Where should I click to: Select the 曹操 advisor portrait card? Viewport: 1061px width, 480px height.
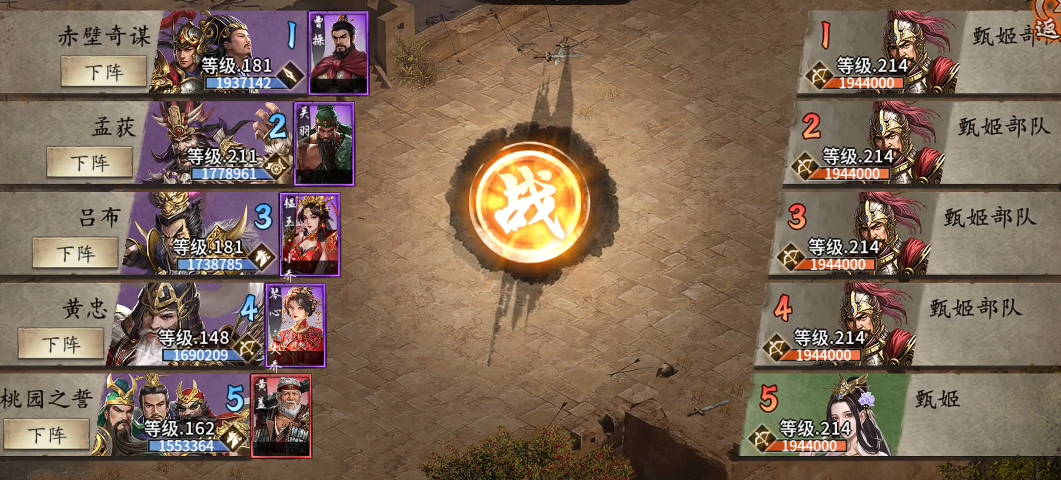point(338,53)
